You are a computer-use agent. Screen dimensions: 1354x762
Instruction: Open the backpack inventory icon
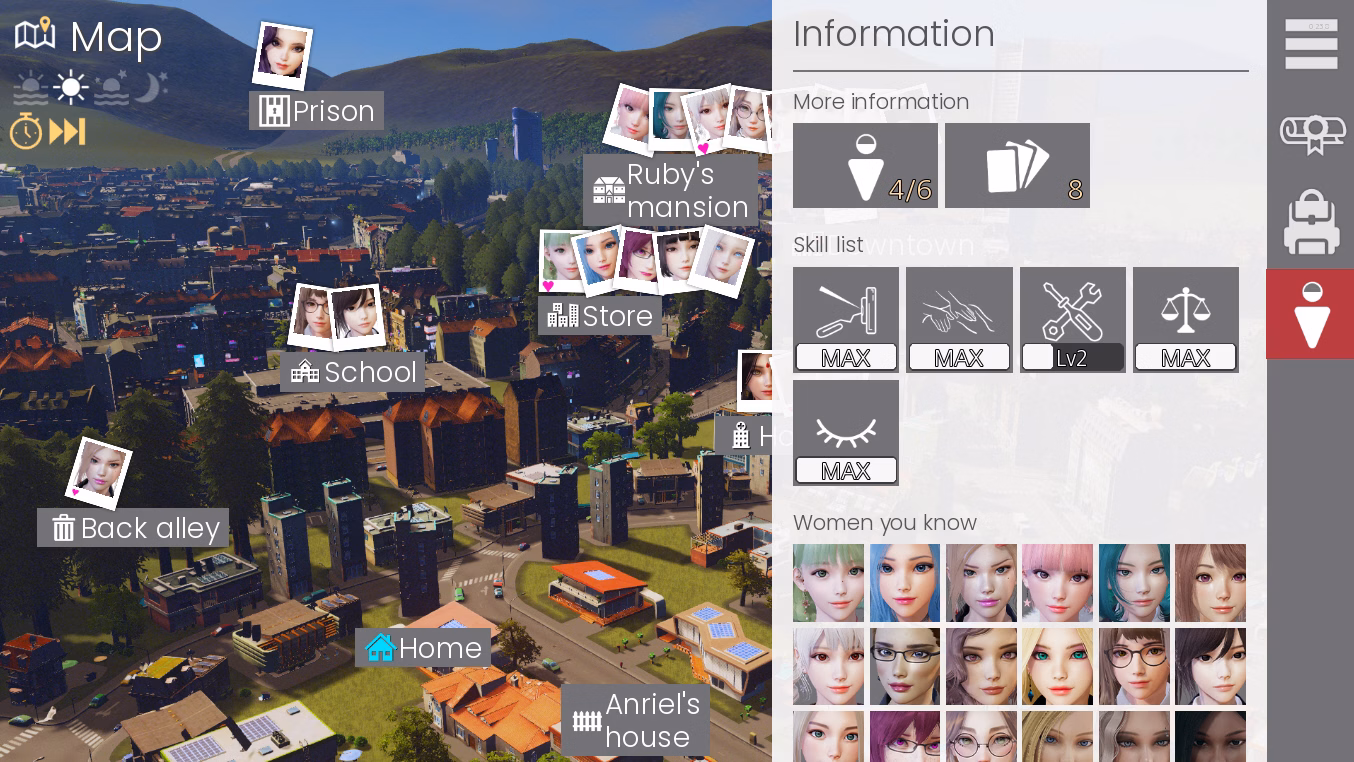pyautogui.click(x=1311, y=222)
